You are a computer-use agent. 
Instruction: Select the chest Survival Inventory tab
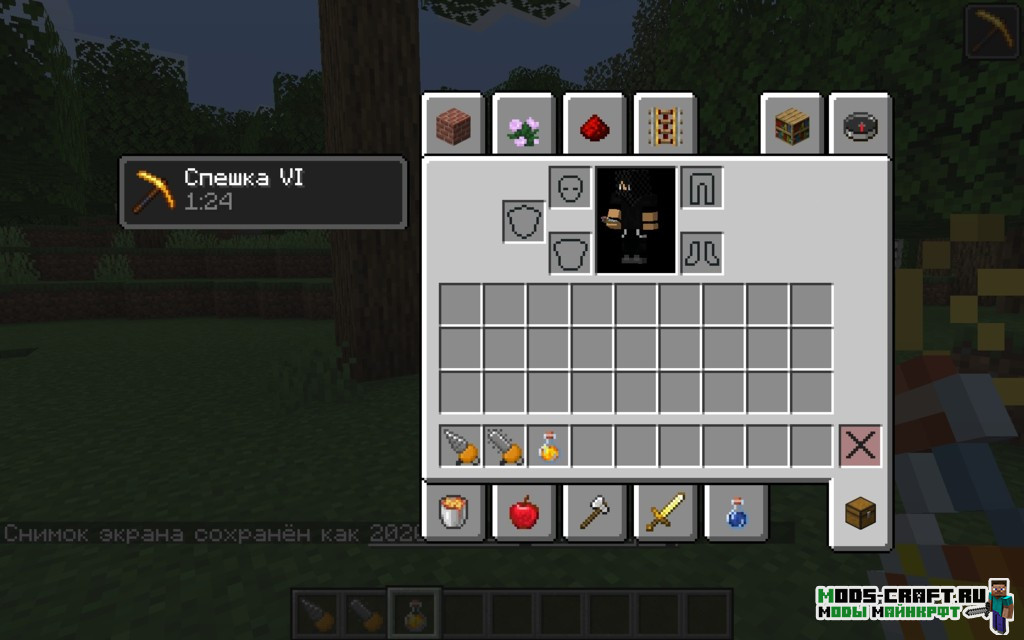click(860, 514)
